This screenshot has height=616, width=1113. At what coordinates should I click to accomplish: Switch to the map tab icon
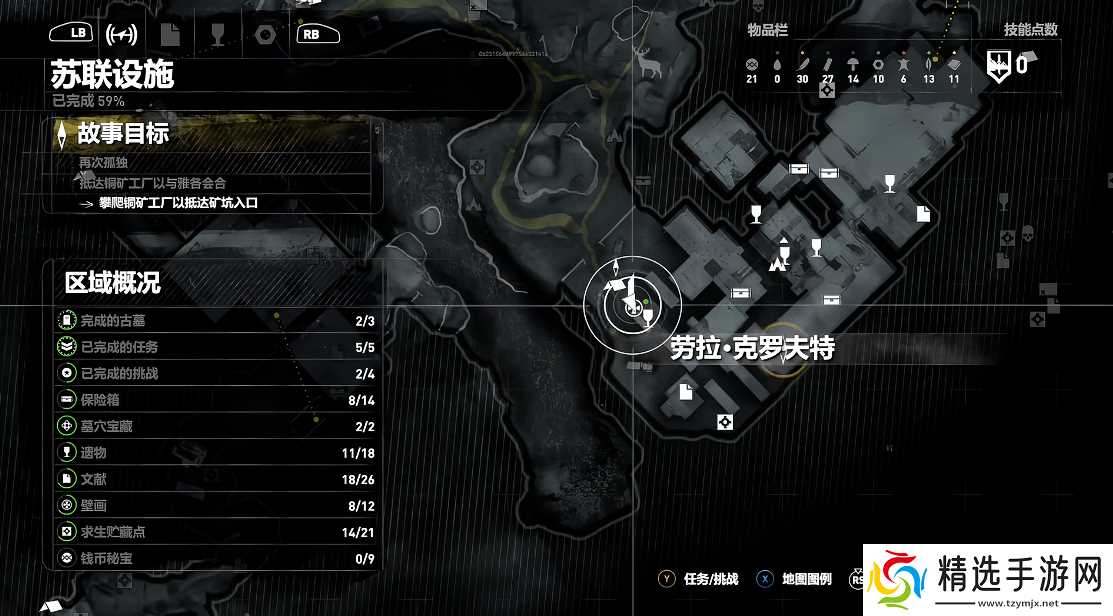pos(122,33)
